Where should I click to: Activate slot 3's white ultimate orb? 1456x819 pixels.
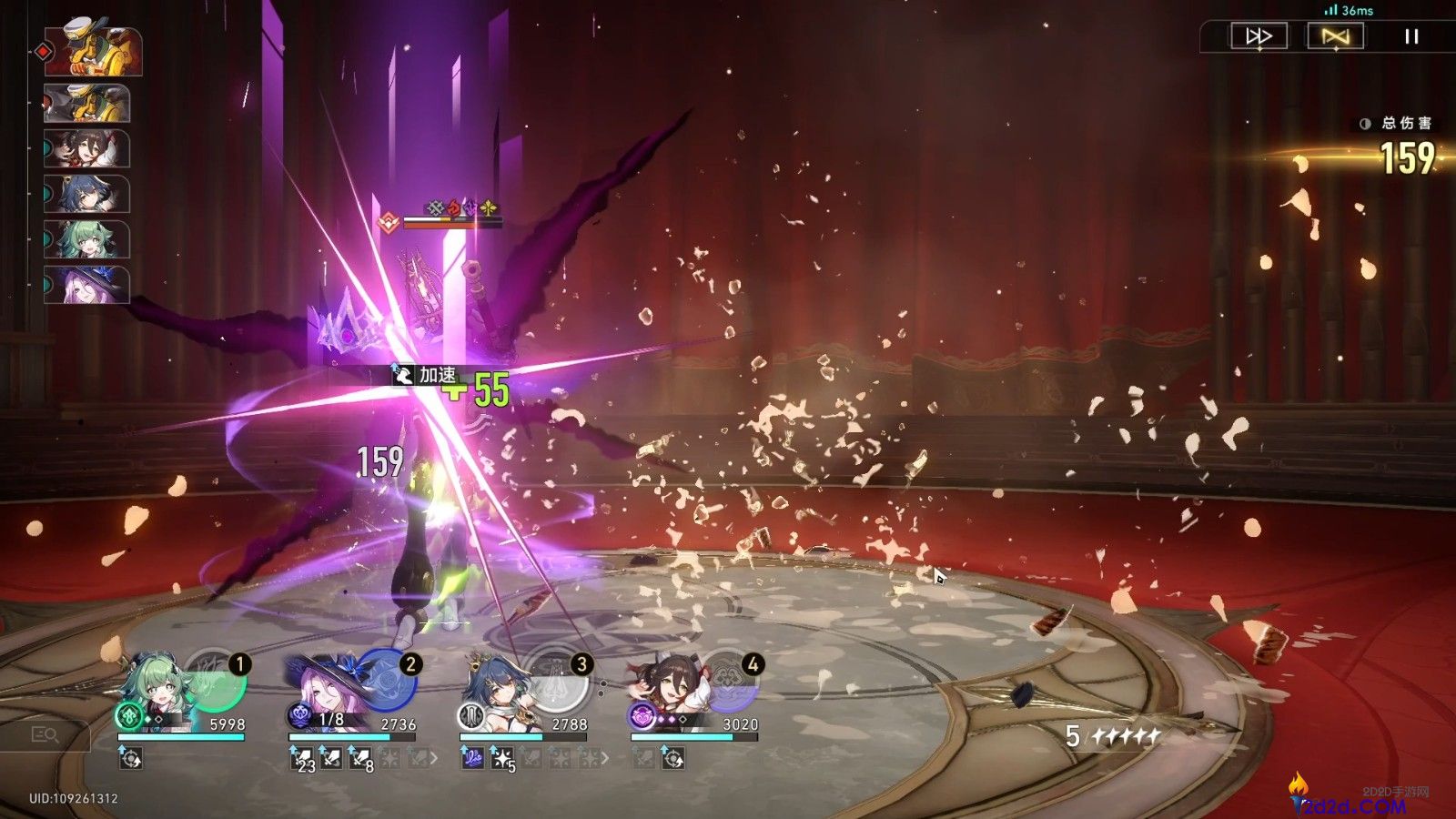557,681
